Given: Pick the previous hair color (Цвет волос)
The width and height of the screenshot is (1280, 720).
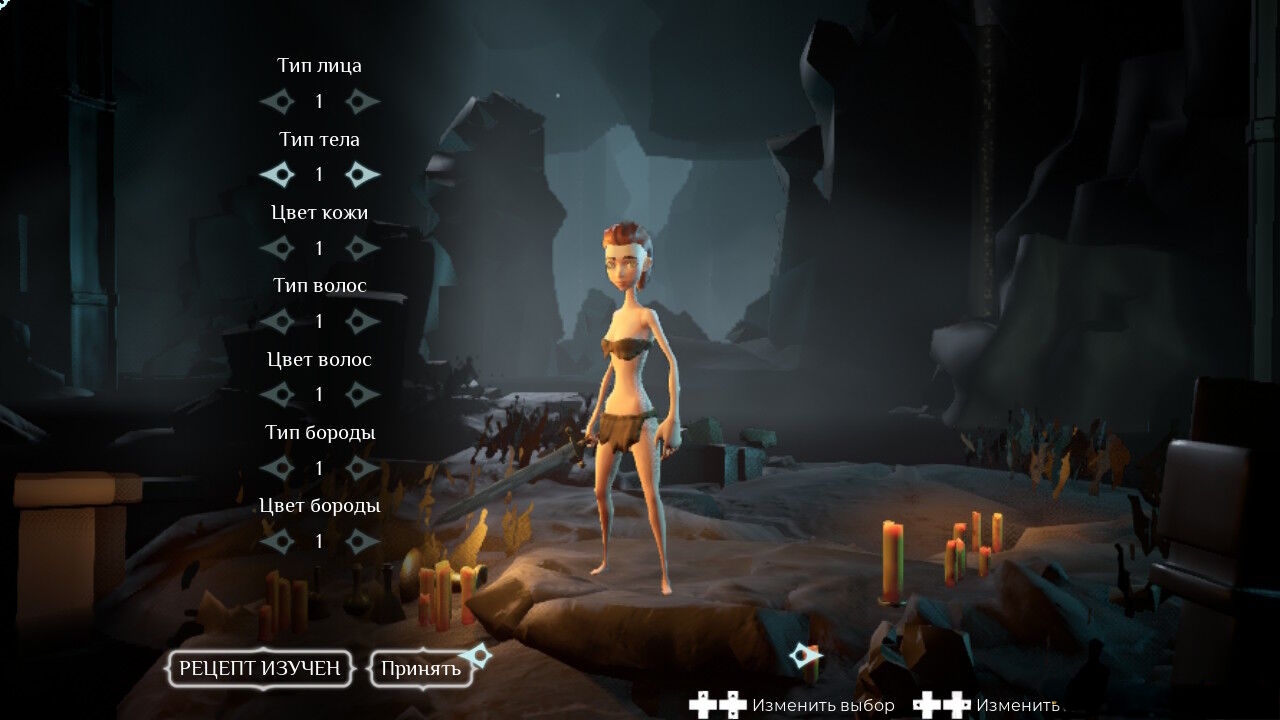Looking at the screenshot, I should 277,394.
